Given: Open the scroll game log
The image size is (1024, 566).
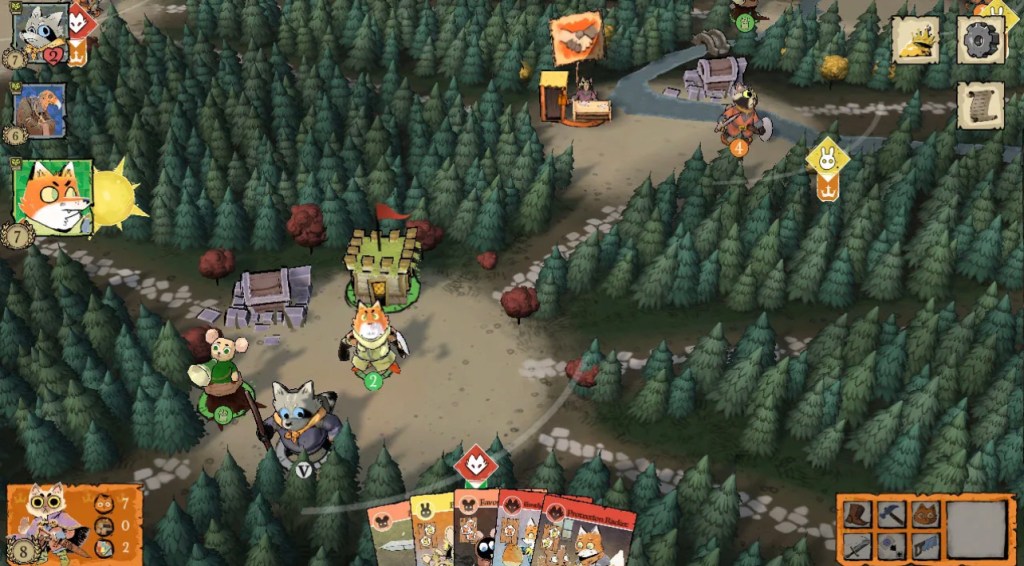Looking at the screenshot, I should click(x=980, y=105).
